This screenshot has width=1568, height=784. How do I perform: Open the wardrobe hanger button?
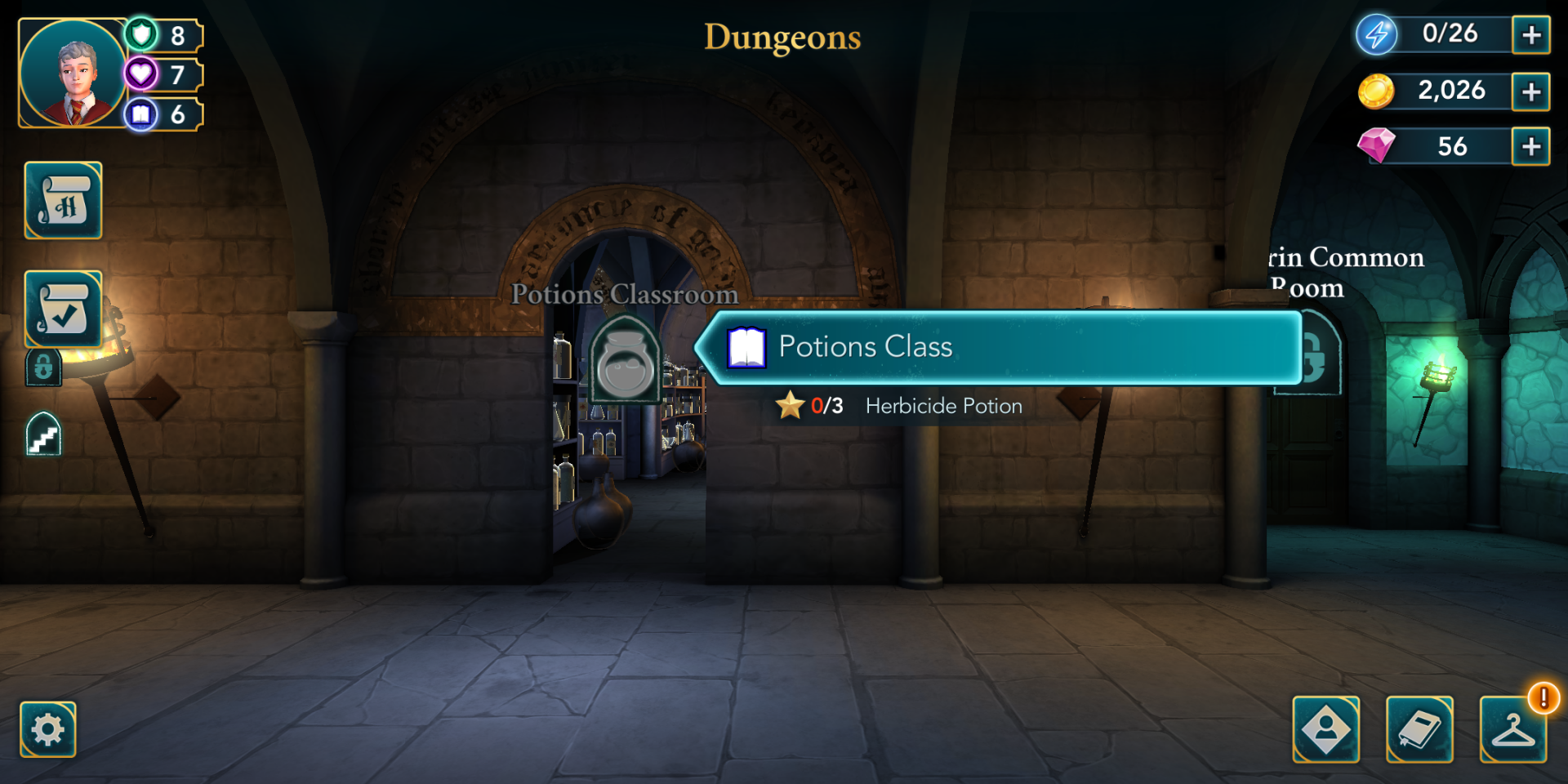(1512, 729)
